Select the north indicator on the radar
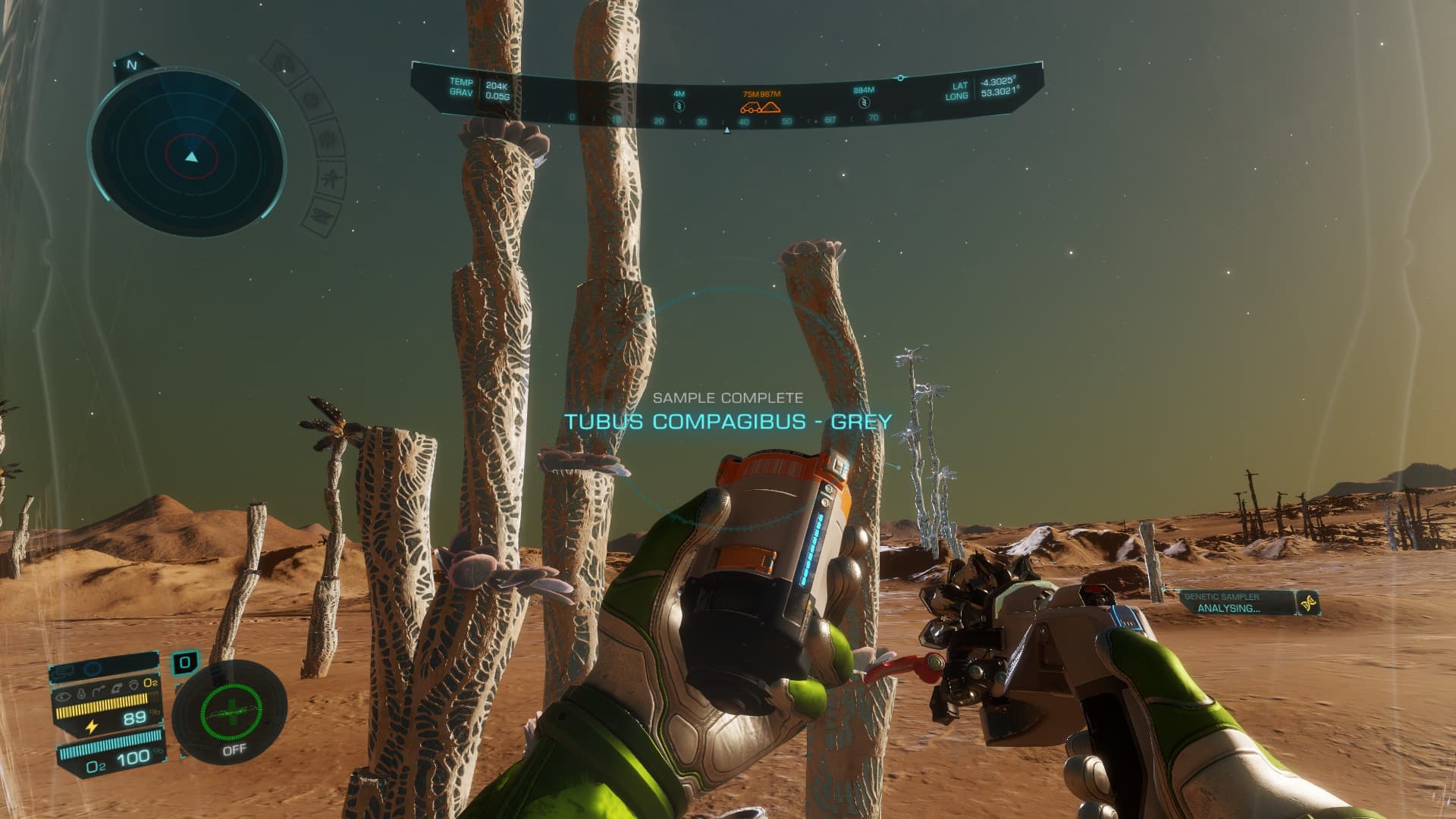 [x=132, y=65]
